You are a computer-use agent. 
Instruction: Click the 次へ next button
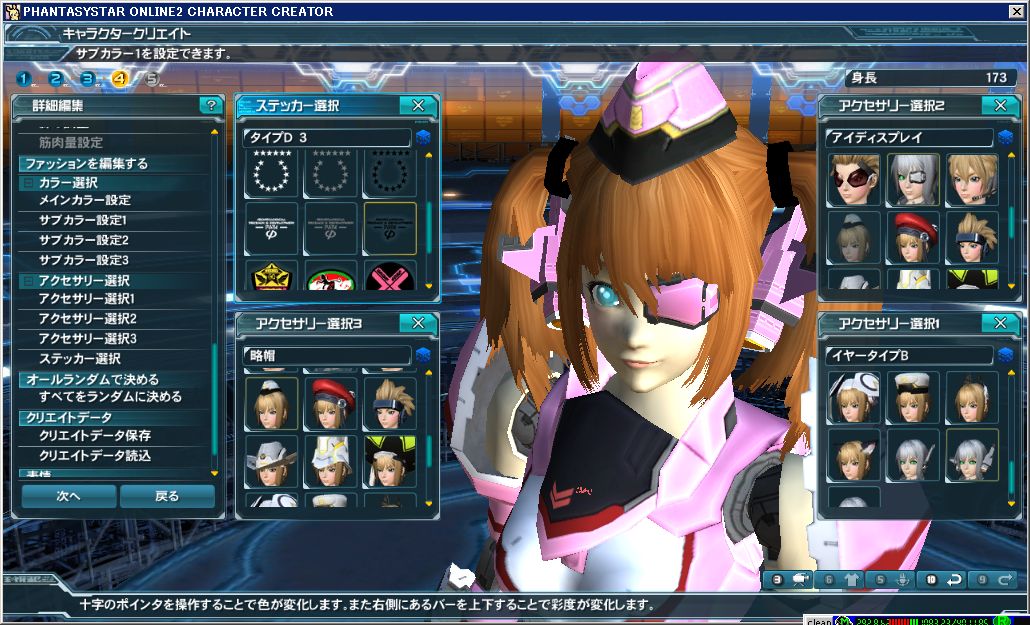[68, 496]
